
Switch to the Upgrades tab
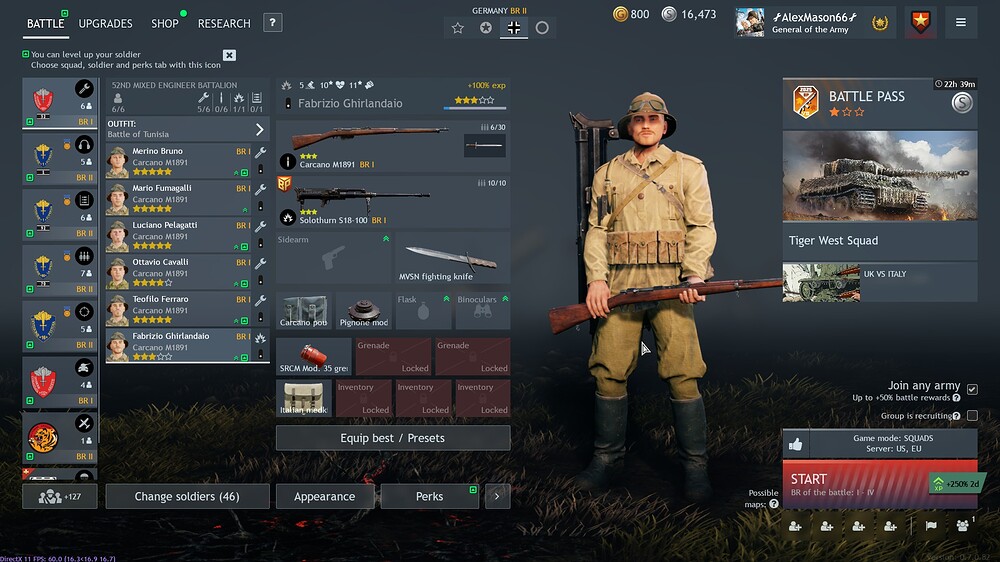pyautogui.click(x=105, y=23)
